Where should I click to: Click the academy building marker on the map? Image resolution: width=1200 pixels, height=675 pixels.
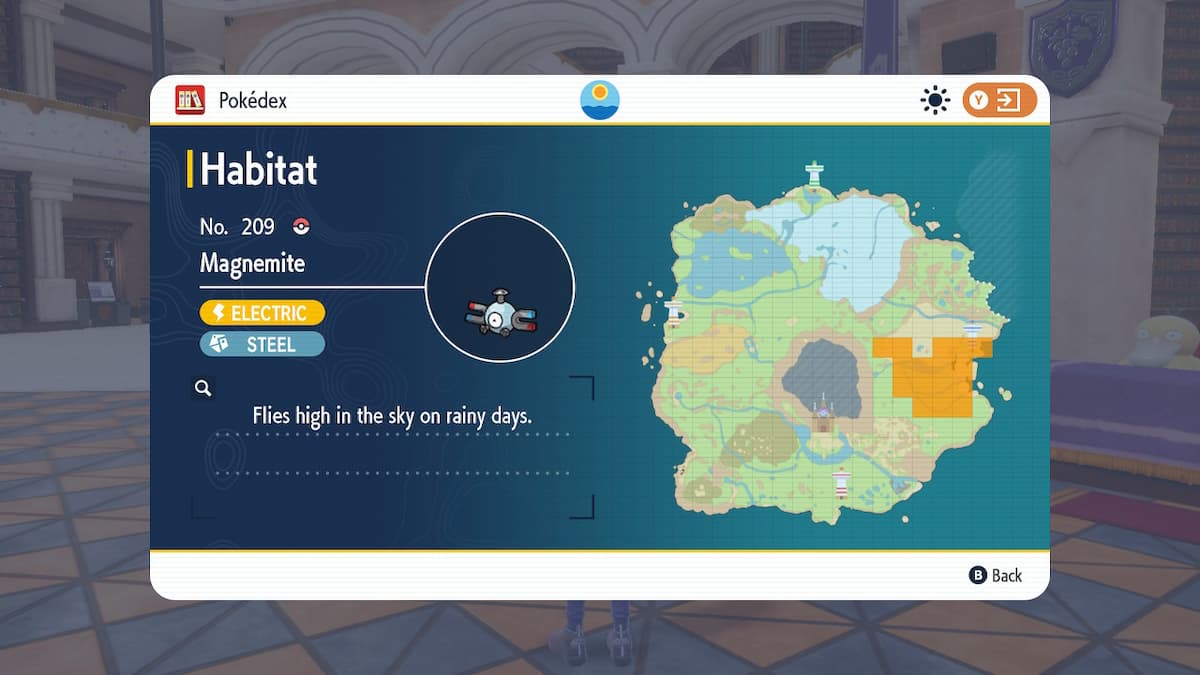coord(824,413)
